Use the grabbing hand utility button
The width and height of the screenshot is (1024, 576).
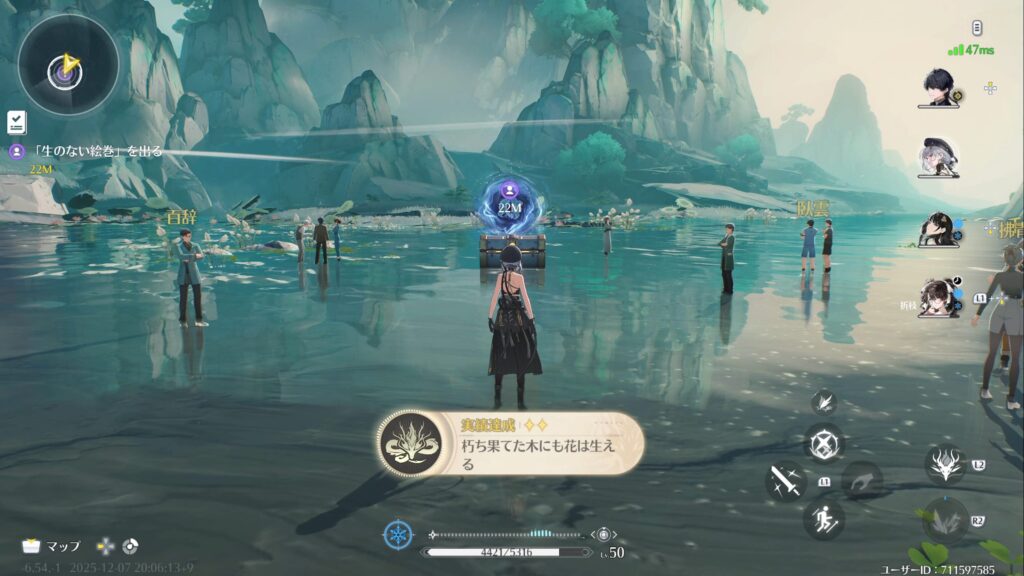(861, 482)
